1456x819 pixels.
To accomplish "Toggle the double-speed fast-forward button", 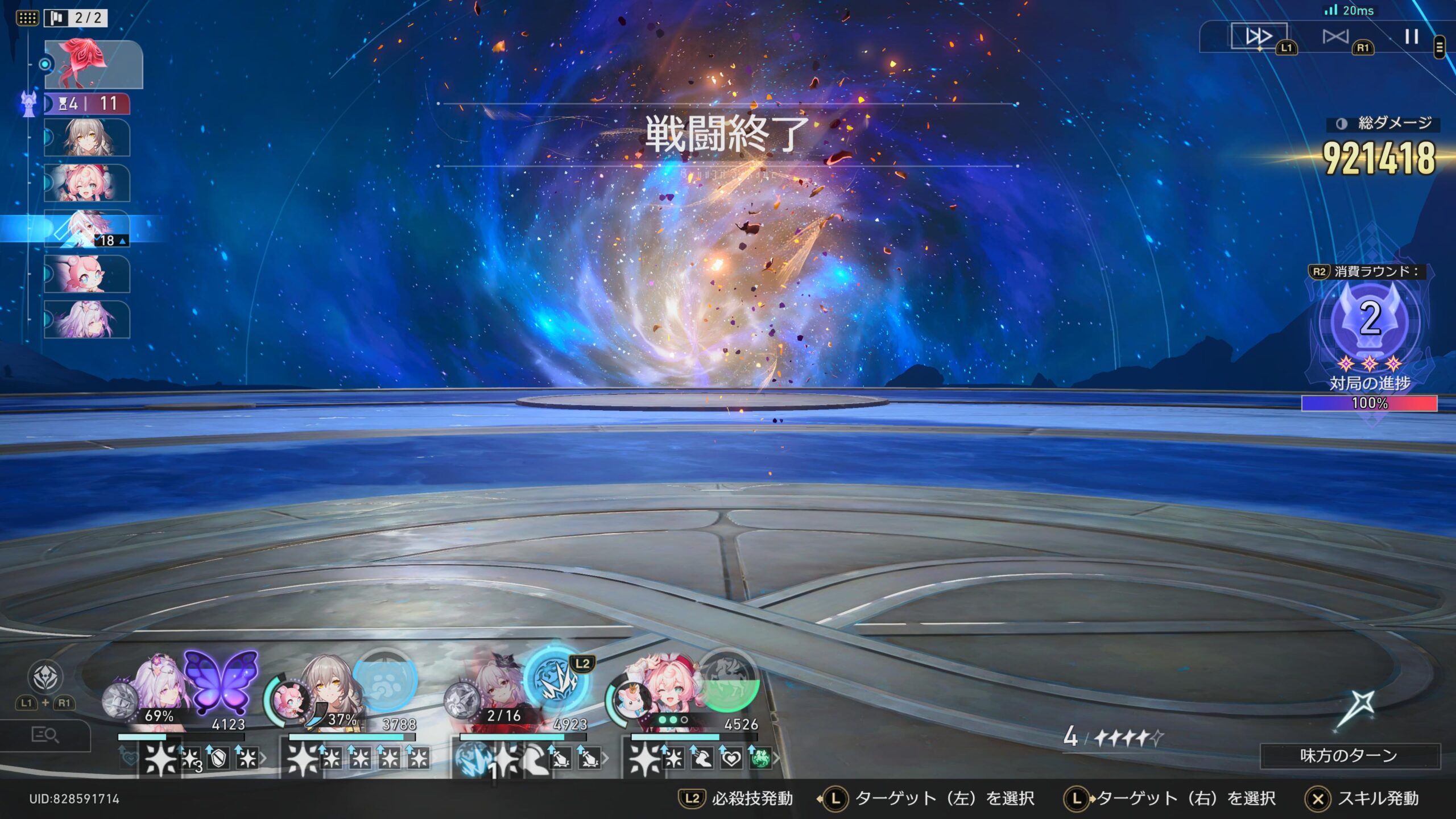I will click(x=1258, y=37).
